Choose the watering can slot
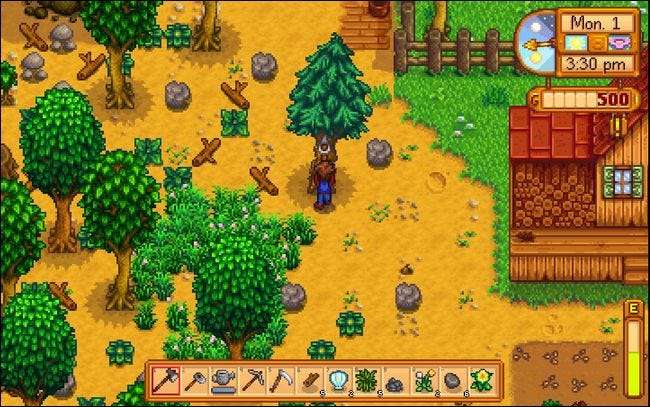Image resolution: width=650 pixels, height=407 pixels. pyautogui.click(x=220, y=380)
